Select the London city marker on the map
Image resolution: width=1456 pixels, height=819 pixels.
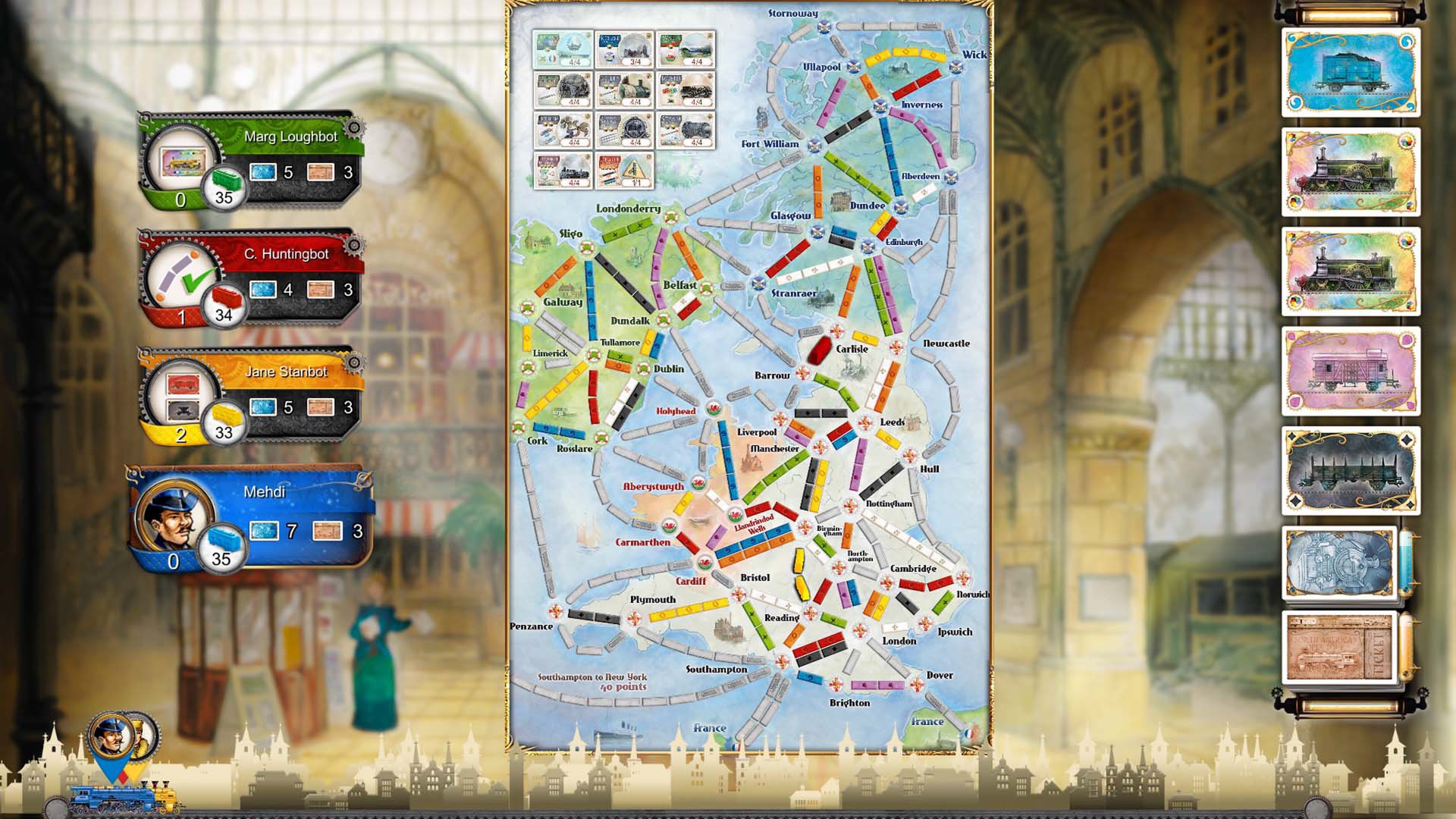(860, 632)
